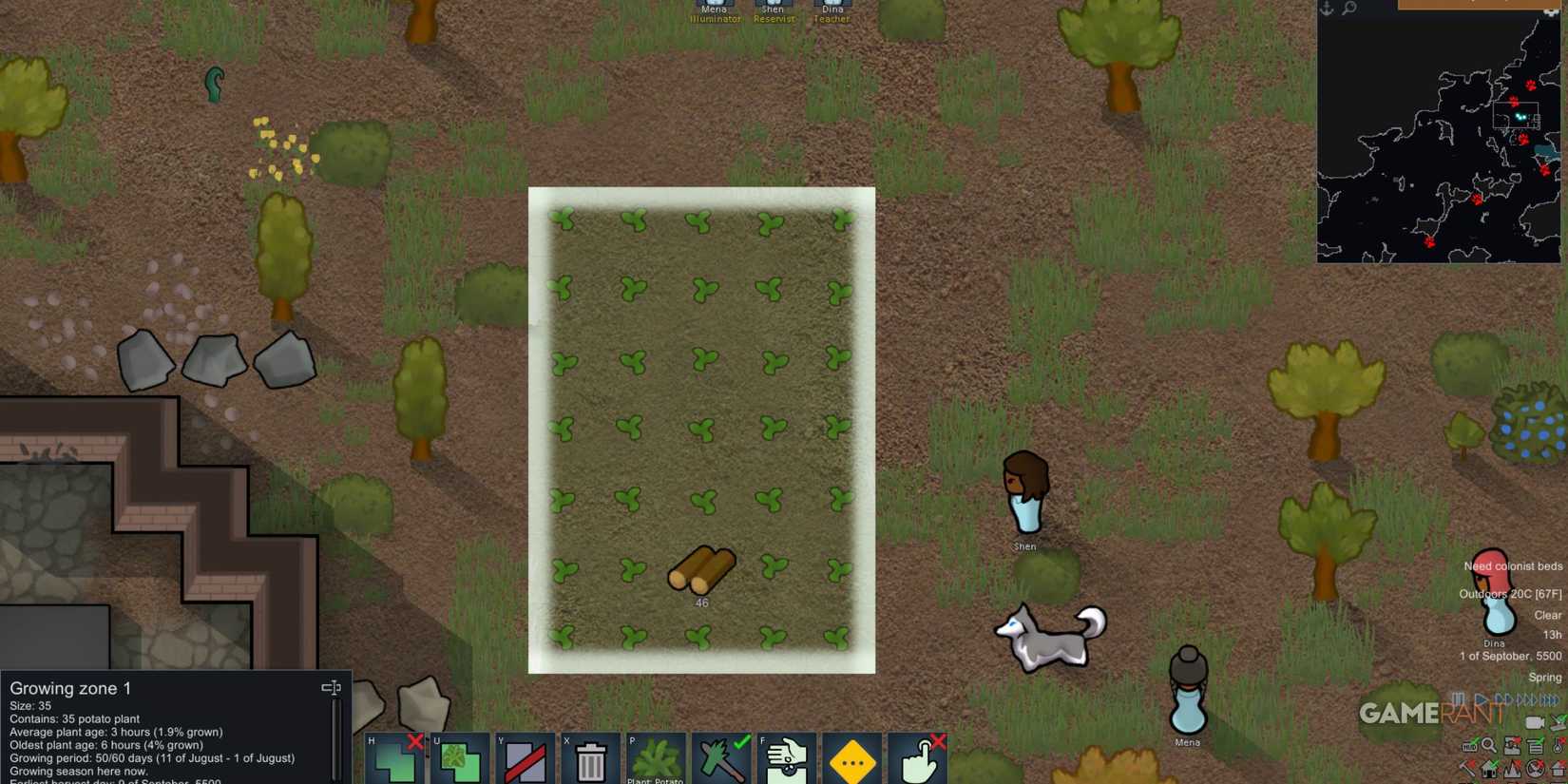Image resolution: width=1568 pixels, height=784 pixels.
Task: Click the HUD toggle icon in the corner toolbar
Action: (x=1469, y=747)
